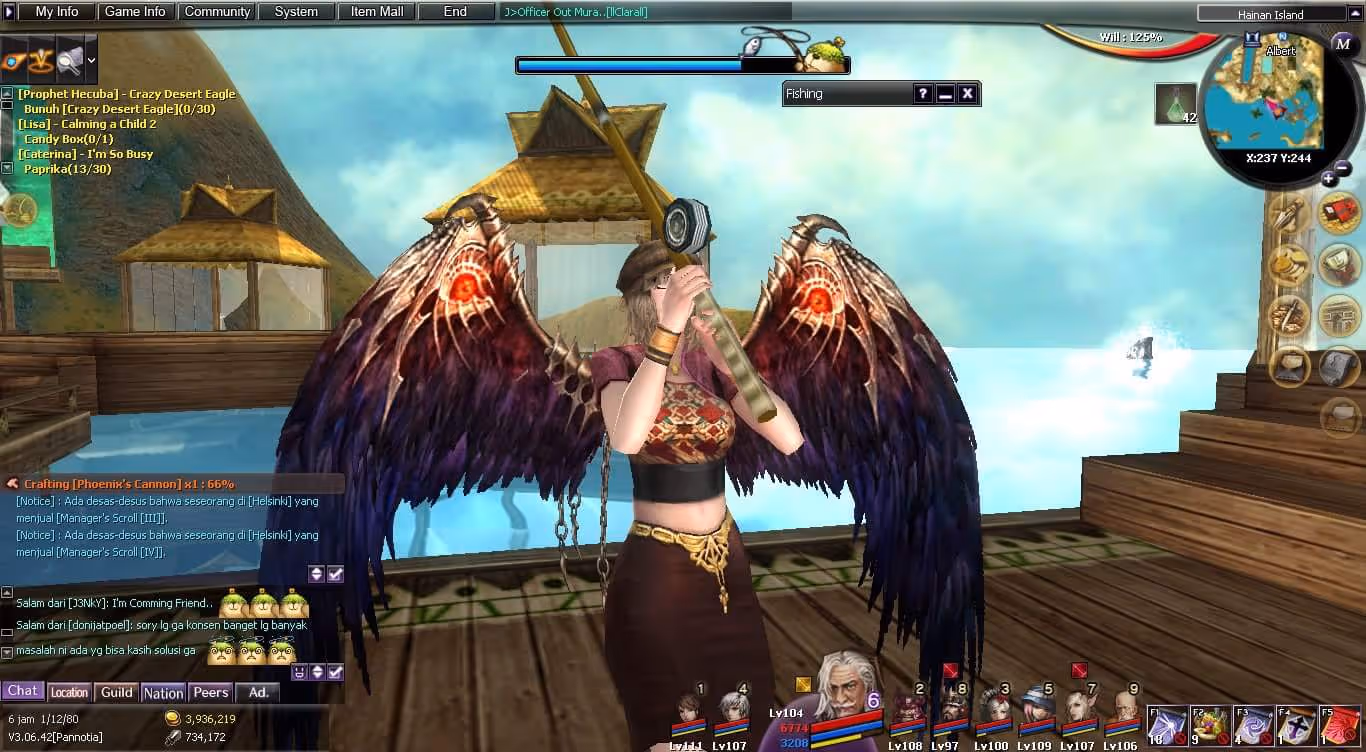
Task: Select the Peers chat tab
Action: coord(210,692)
